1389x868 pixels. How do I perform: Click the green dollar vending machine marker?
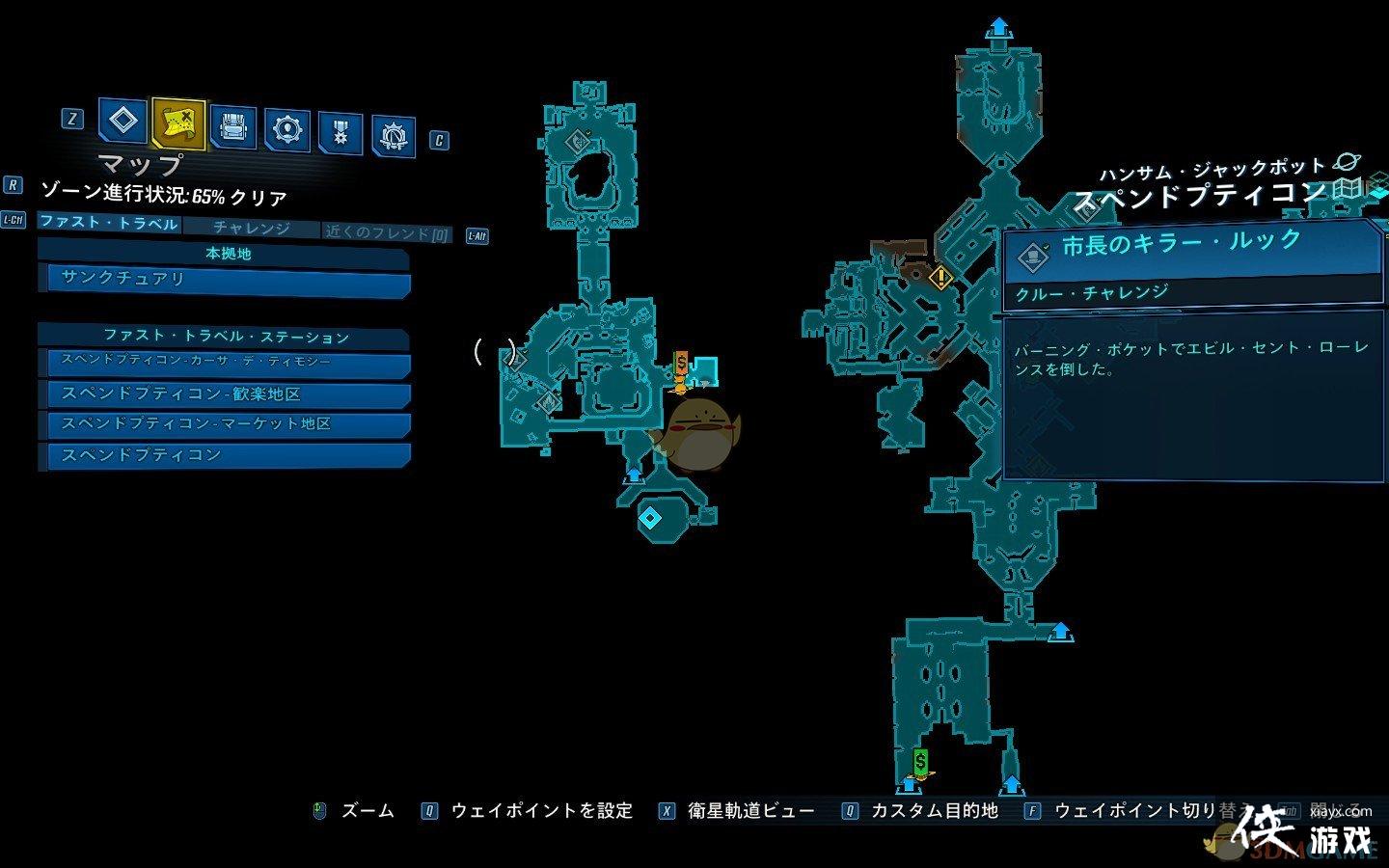click(x=920, y=762)
